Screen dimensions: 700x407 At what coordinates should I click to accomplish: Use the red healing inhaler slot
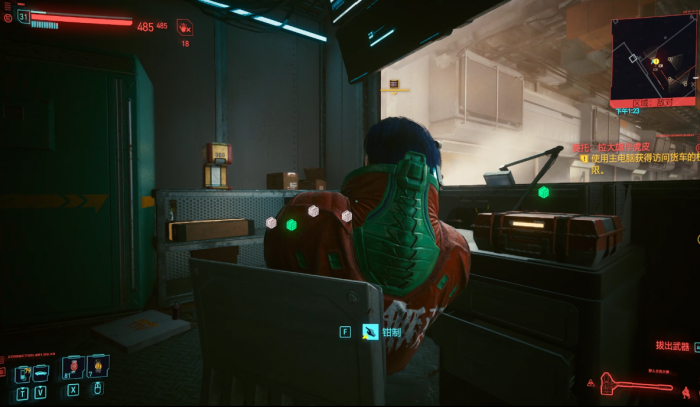74,368
